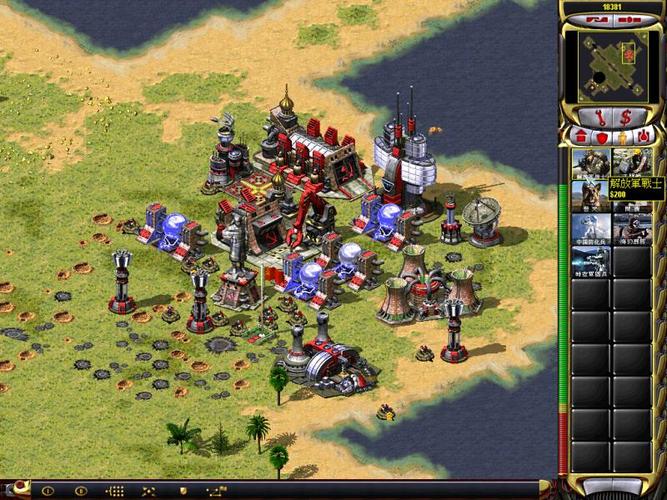Click the waypoint path command bar button

click(x=216, y=491)
